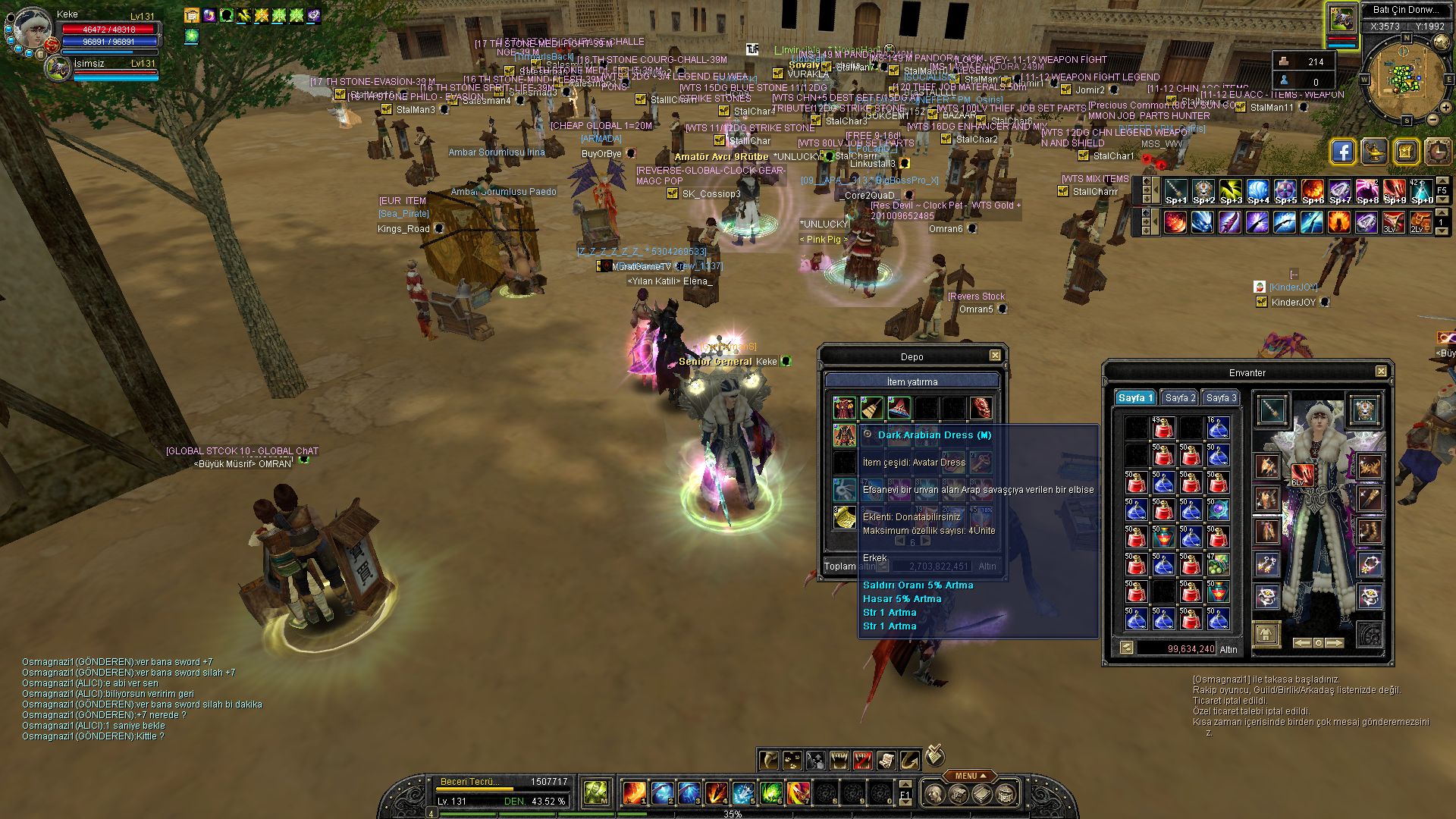Select the Sp+0 potion flask quickslot
Viewport: 1456px width, 819px height.
click(x=1422, y=191)
